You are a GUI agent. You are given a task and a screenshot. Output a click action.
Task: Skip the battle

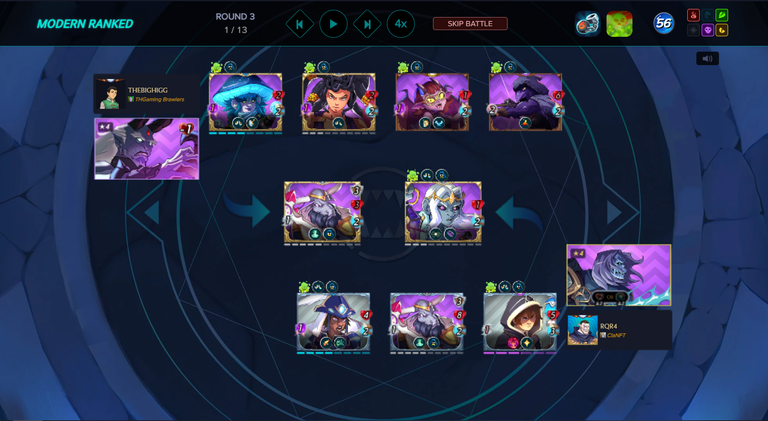(469, 23)
